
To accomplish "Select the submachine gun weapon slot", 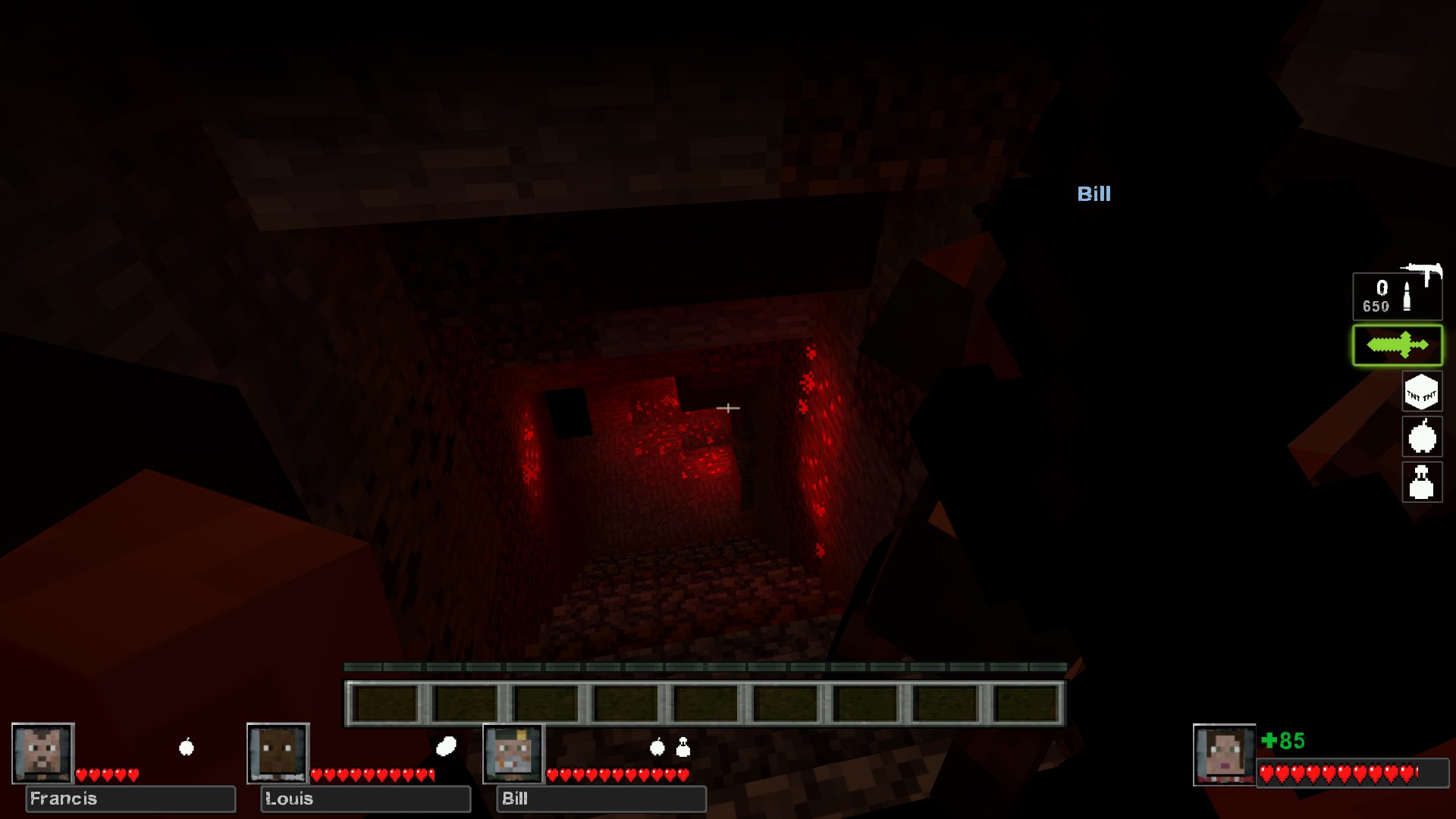I will pyautogui.click(x=1397, y=295).
